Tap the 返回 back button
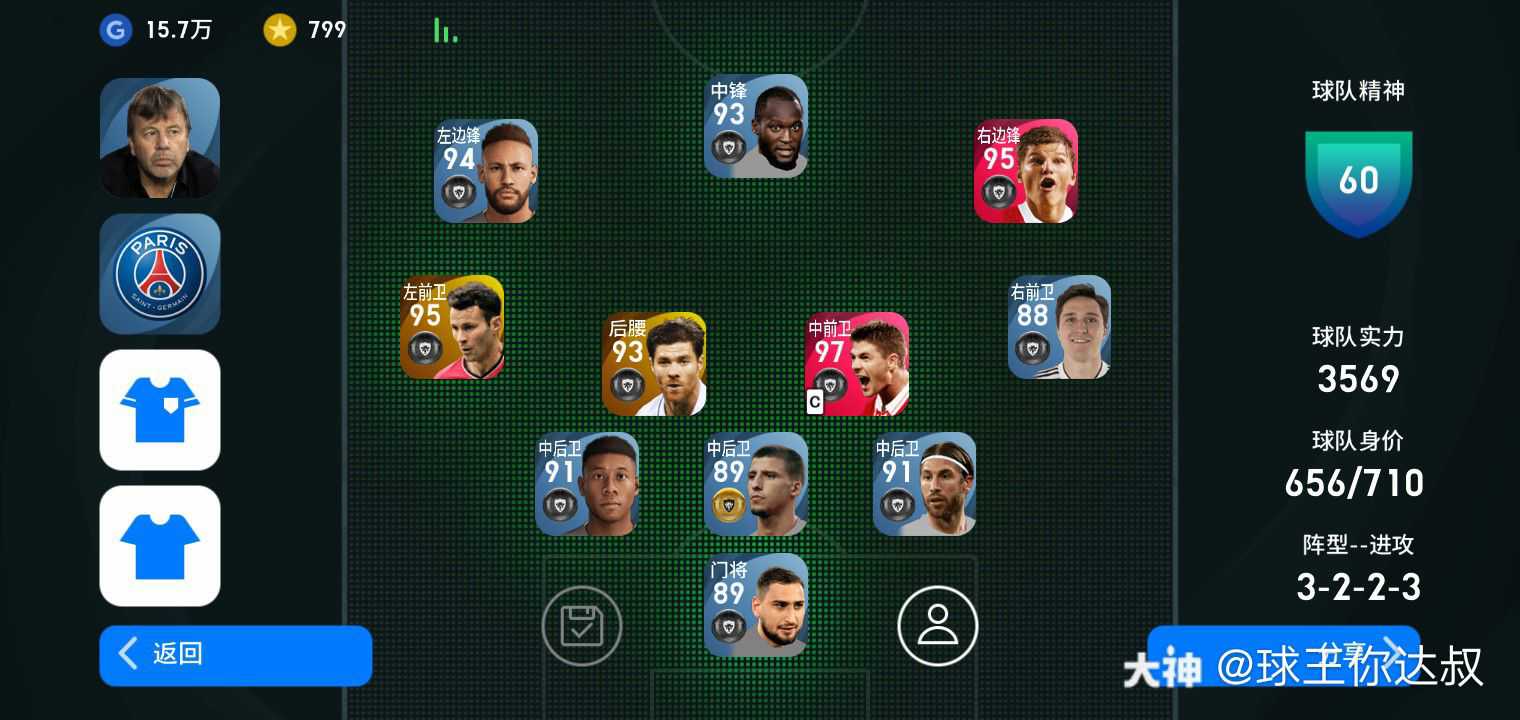The image size is (1520, 720). [x=235, y=655]
